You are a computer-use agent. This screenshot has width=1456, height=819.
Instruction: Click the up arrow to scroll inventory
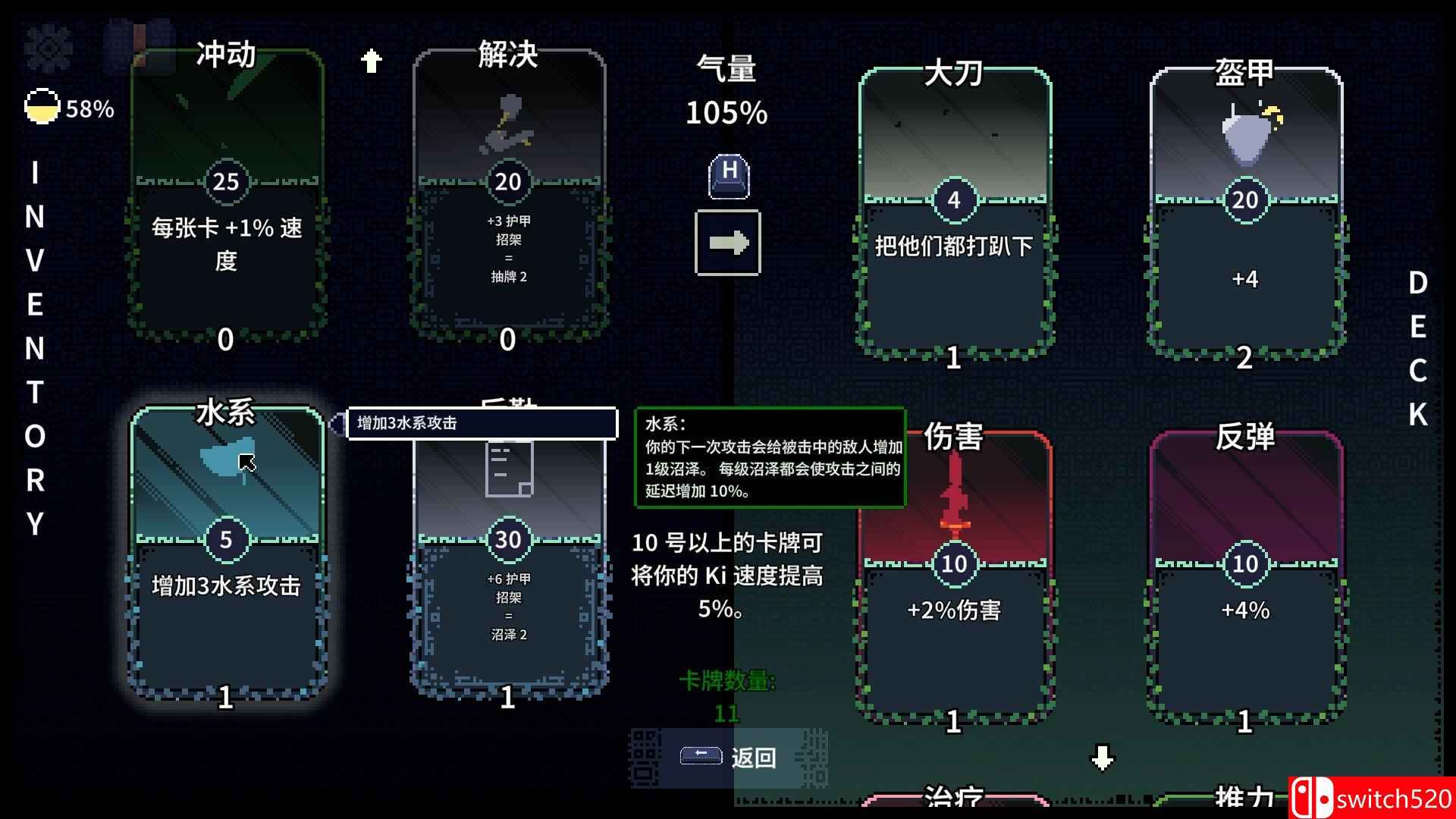coord(372,59)
